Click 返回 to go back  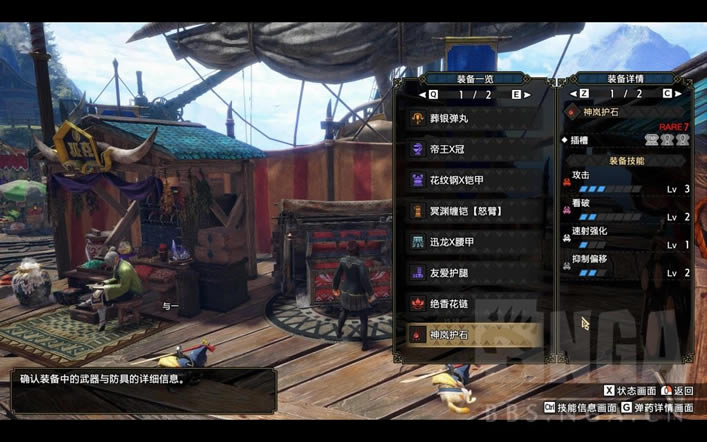[679, 391]
